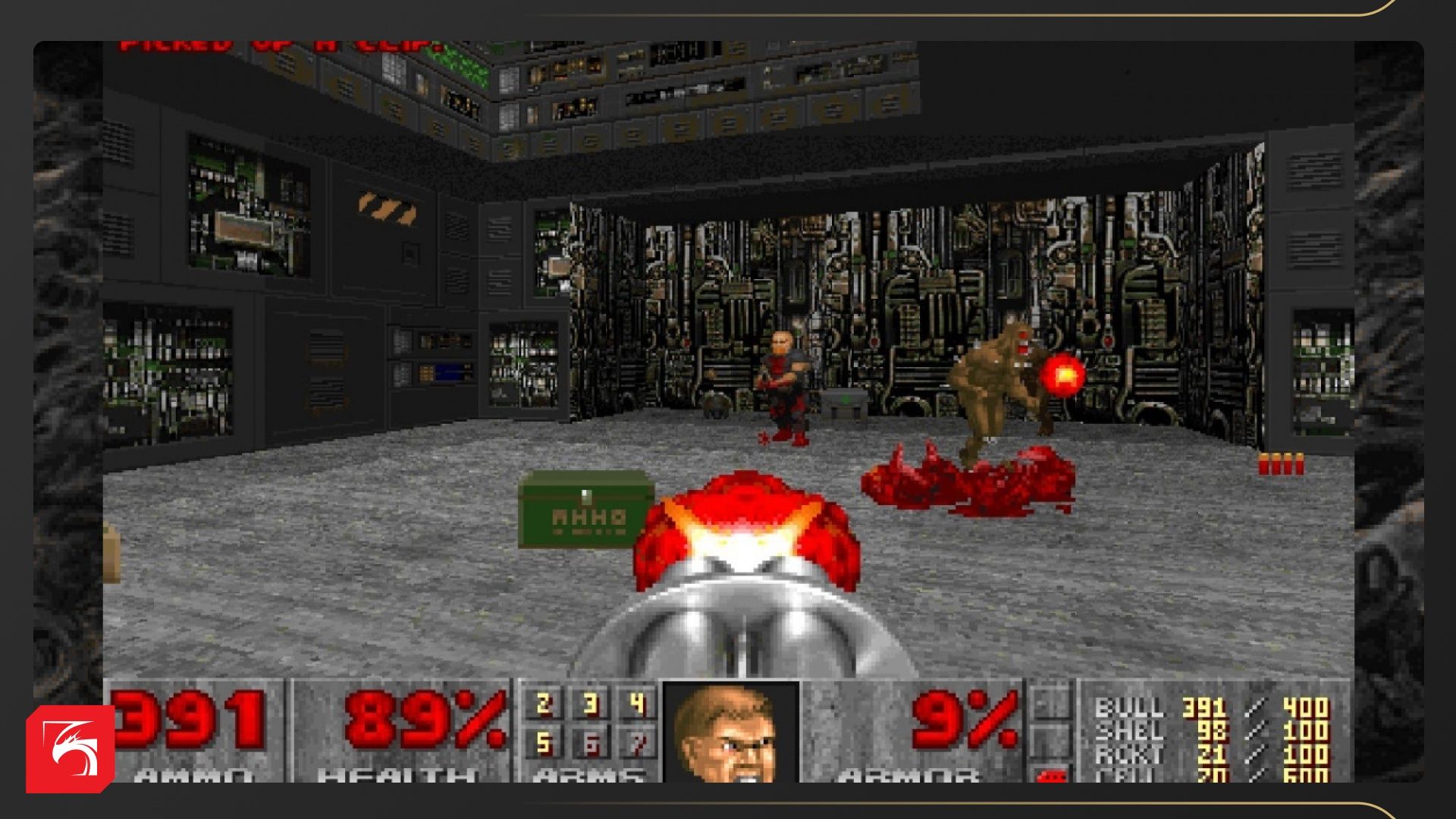Choose weapon slot 4 in ARMS panel
This screenshot has height=819, width=1456.
coord(637,704)
